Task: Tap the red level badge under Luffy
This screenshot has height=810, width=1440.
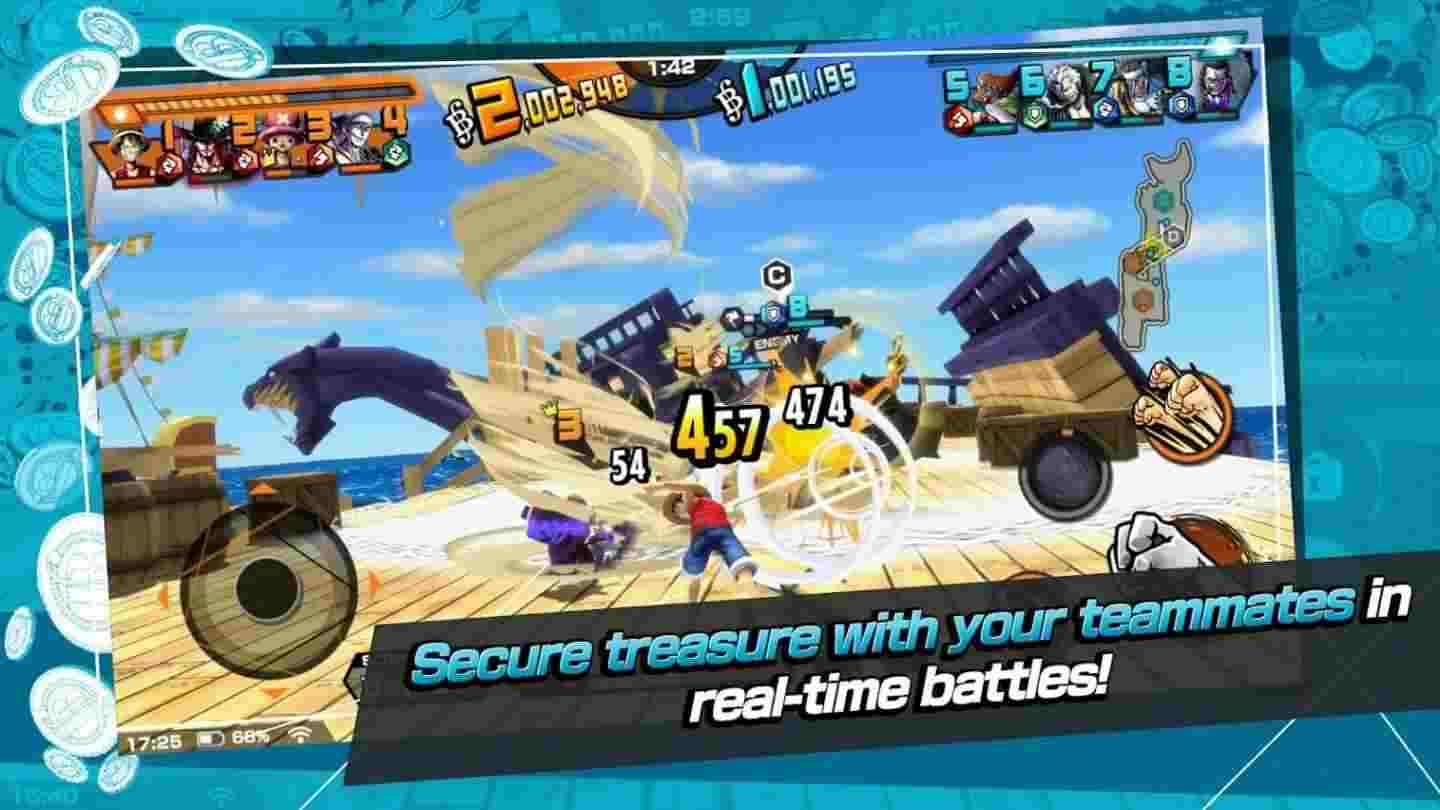Action: (168, 163)
